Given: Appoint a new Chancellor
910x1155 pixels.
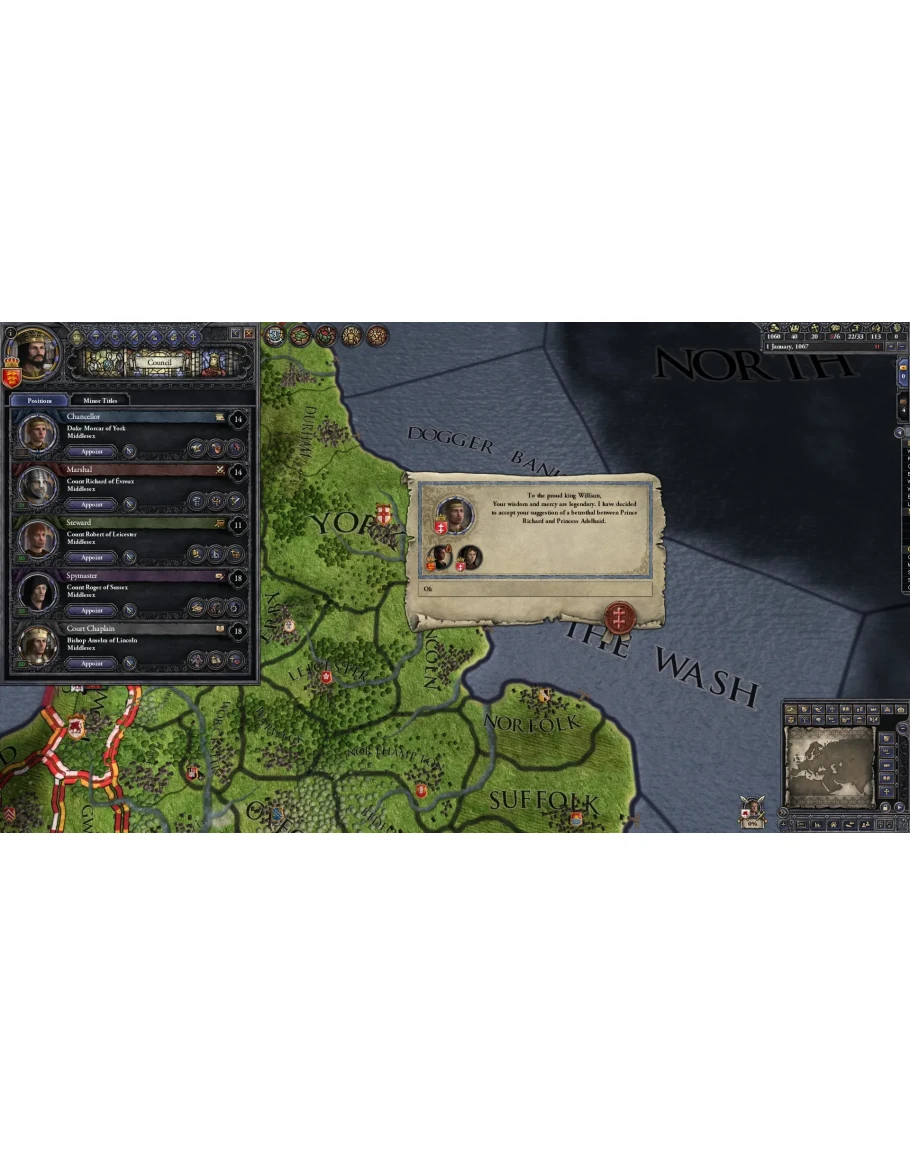Looking at the screenshot, I should pos(92,451).
